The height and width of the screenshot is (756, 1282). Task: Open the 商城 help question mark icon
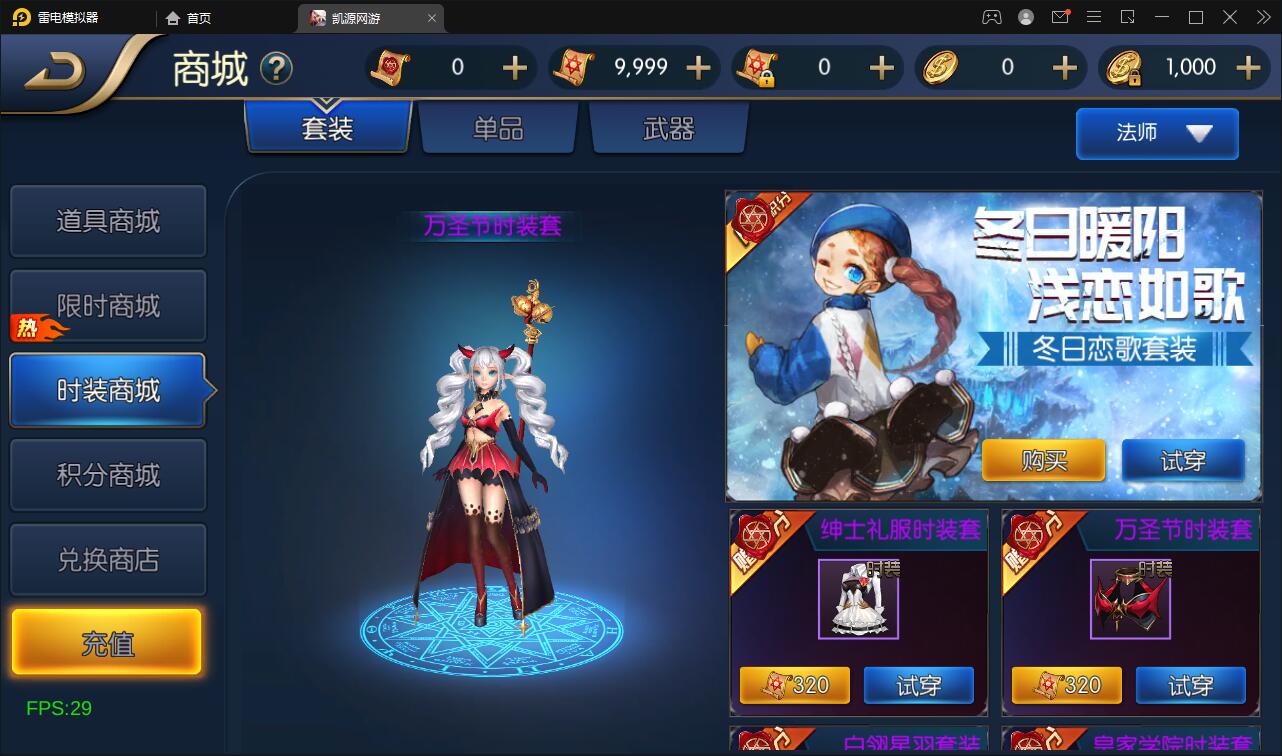point(277,68)
